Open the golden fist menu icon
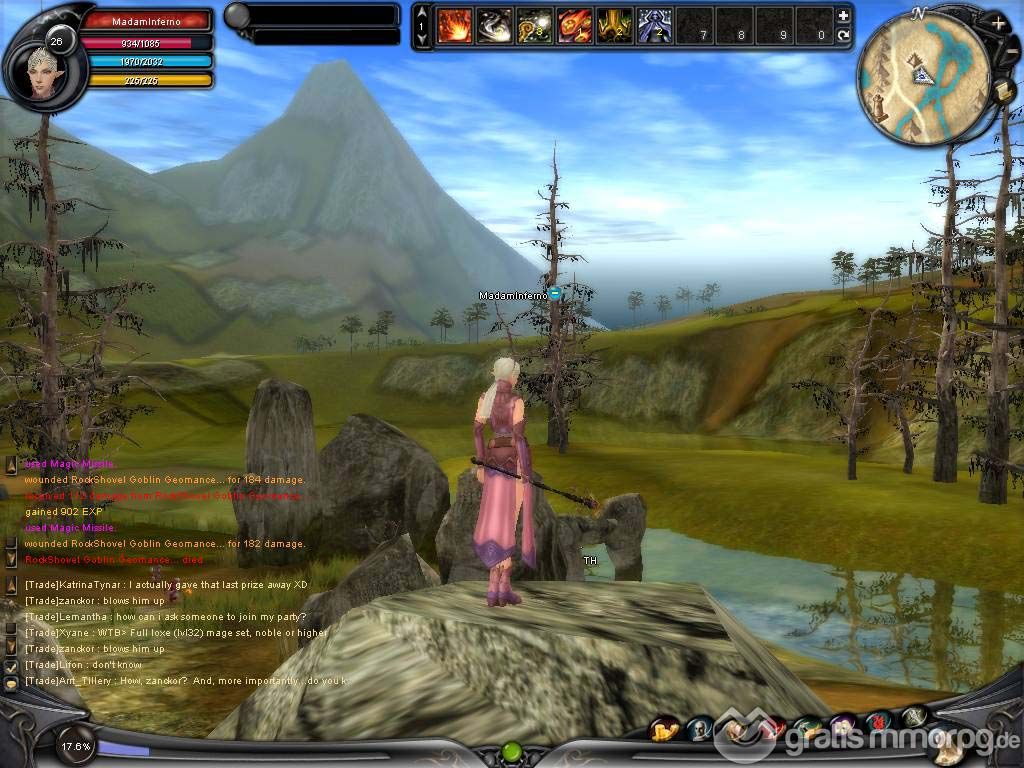 (x=664, y=729)
